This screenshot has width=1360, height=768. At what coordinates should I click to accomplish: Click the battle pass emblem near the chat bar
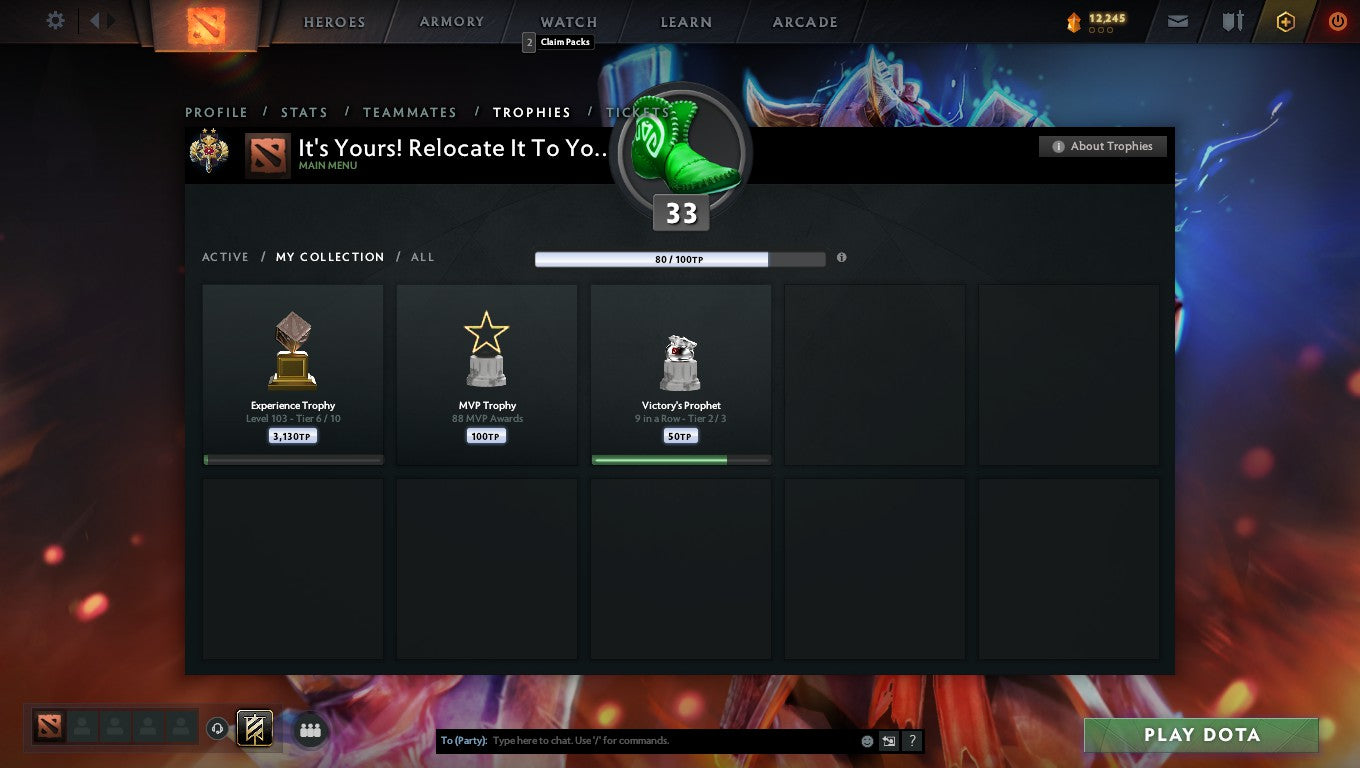click(253, 729)
